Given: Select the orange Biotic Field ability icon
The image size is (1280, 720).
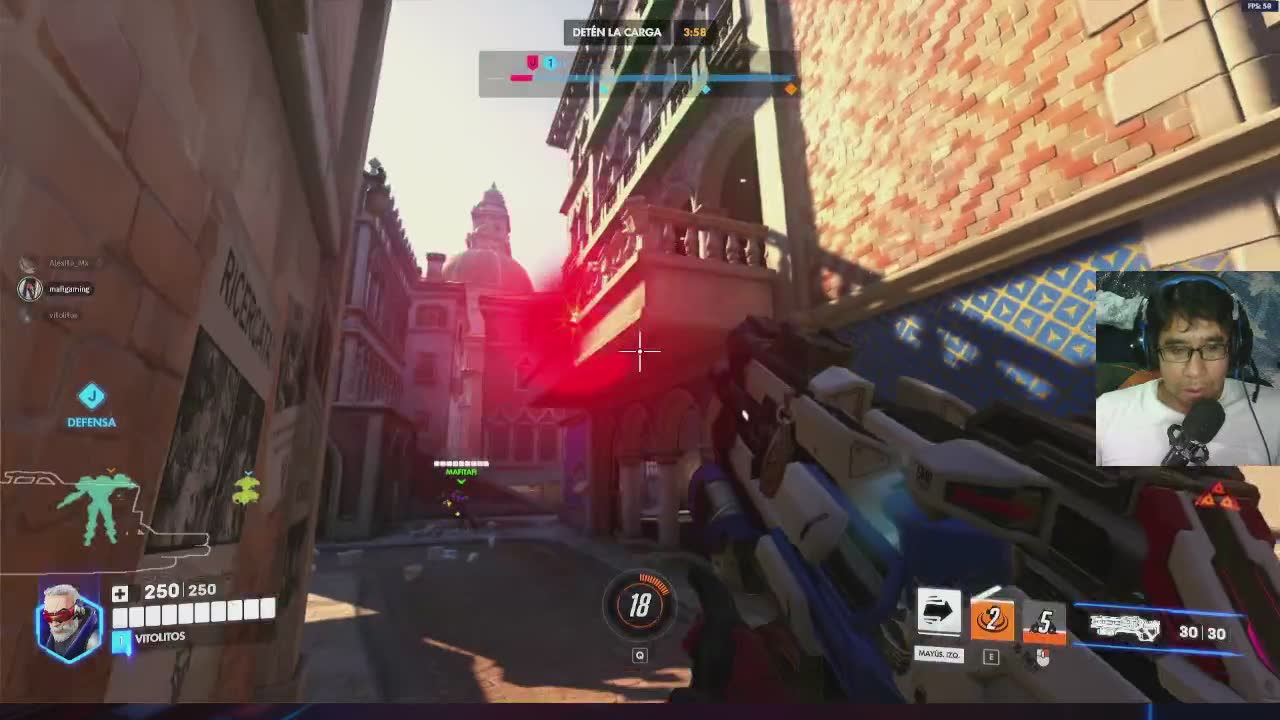Looking at the screenshot, I should (x=991, y=619).
